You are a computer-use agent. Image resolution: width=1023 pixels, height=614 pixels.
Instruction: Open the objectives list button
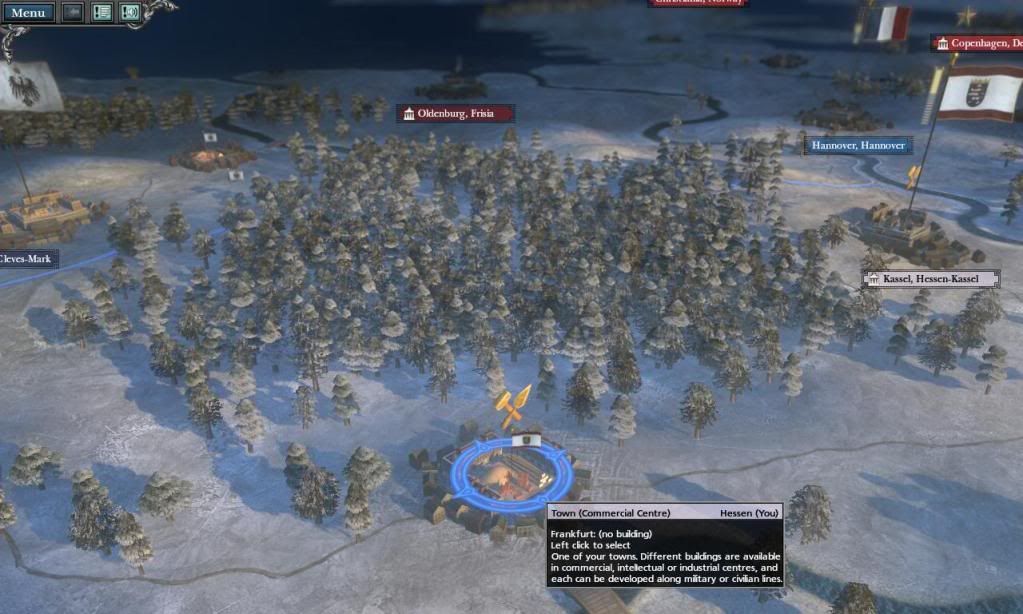click(x=101, y=13)
